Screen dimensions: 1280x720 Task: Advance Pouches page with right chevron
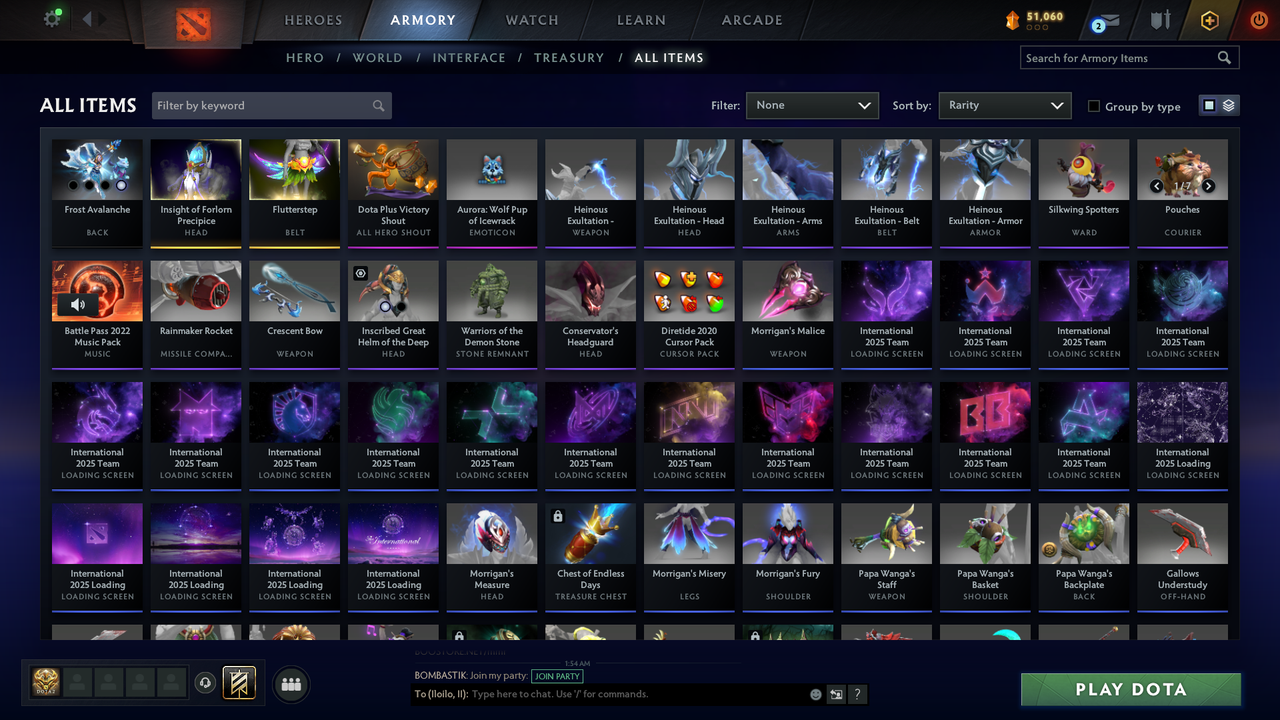[x=1208, y=186]
